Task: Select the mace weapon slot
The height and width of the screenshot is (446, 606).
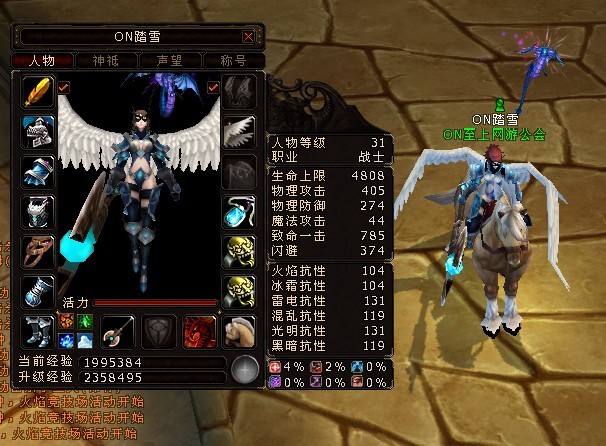Action: 118,329
